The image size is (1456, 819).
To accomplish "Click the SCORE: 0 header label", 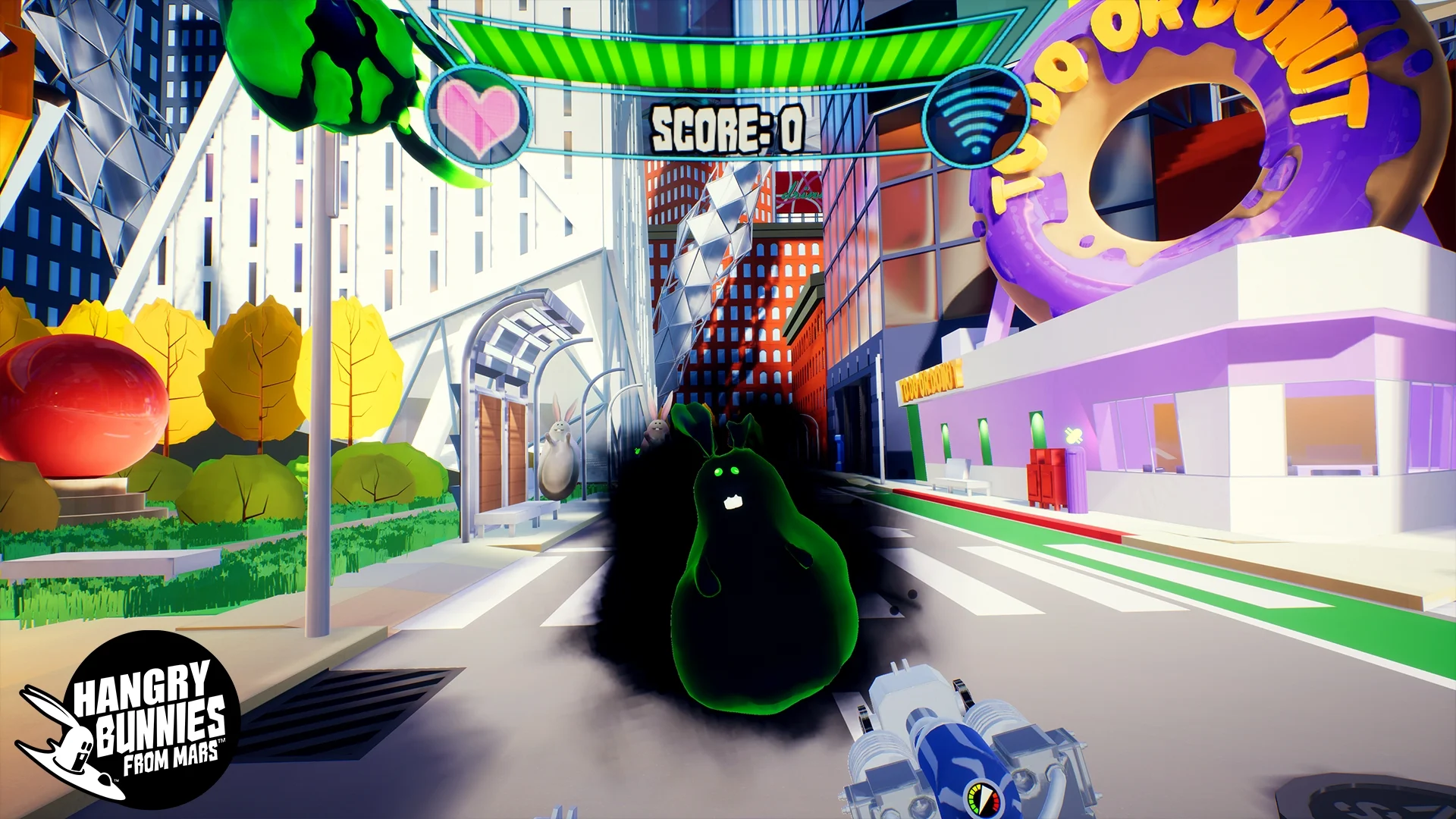I will [x=728, y=127].
